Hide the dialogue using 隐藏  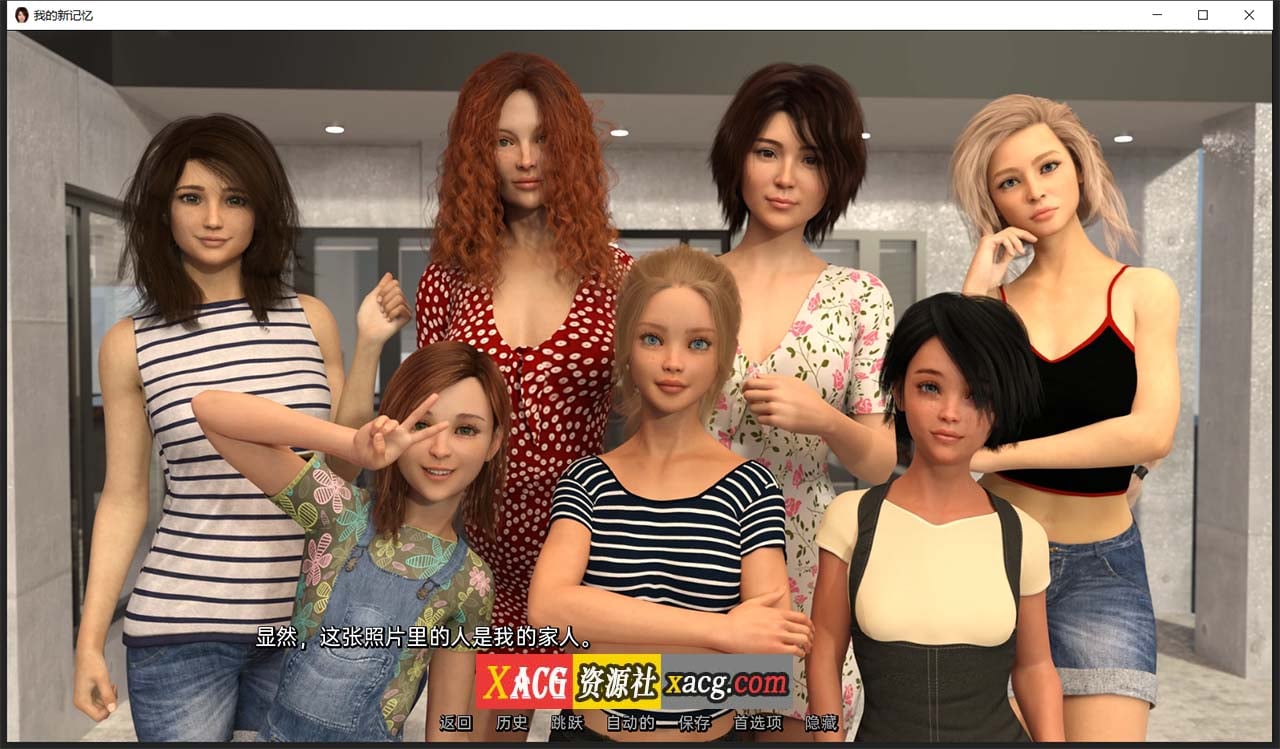(822, 722)
